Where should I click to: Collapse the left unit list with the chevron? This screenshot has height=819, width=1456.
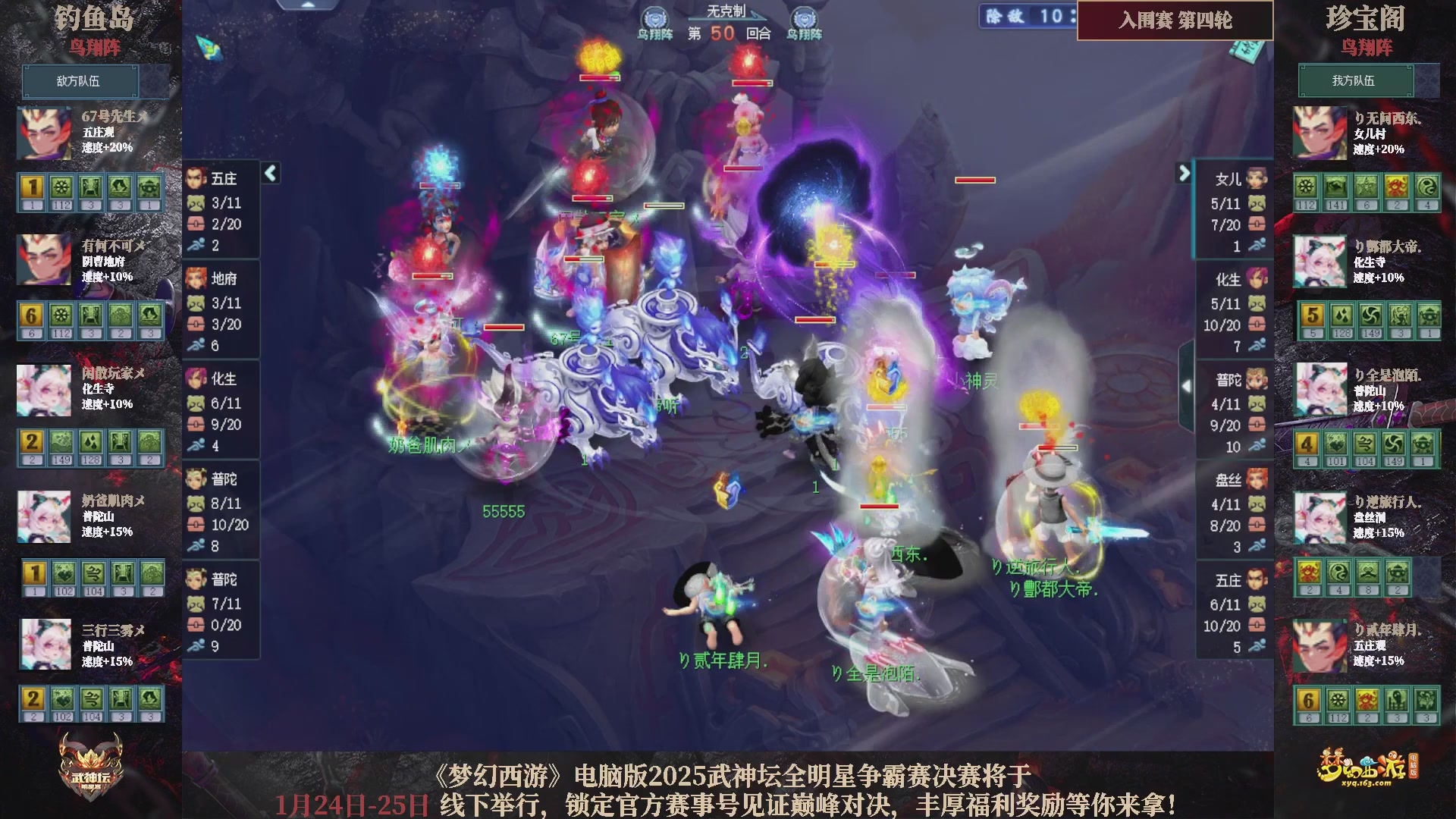(x=269, y=173)
